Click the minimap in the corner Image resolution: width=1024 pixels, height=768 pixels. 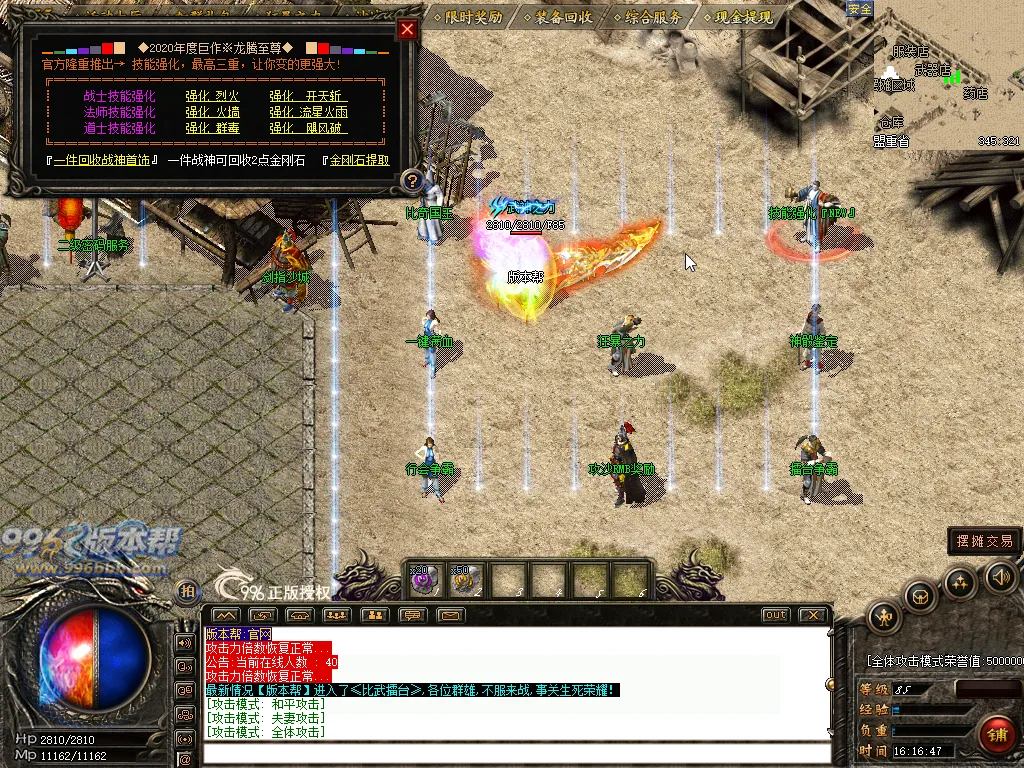[x=947, y=80]
